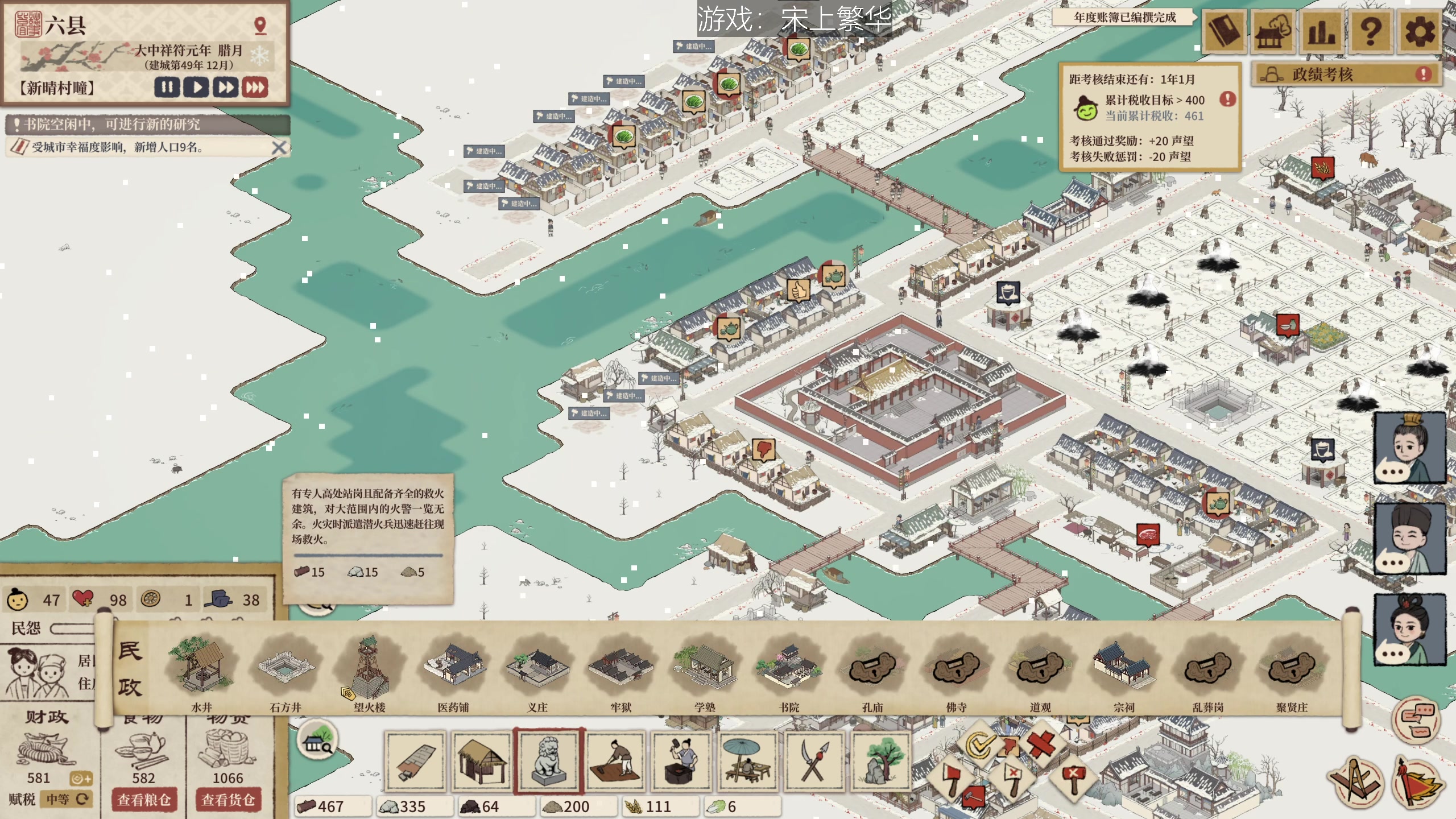Screen dimensions: 1456x819
Task: Click the idle academy research notice
Action: point(148,125)
